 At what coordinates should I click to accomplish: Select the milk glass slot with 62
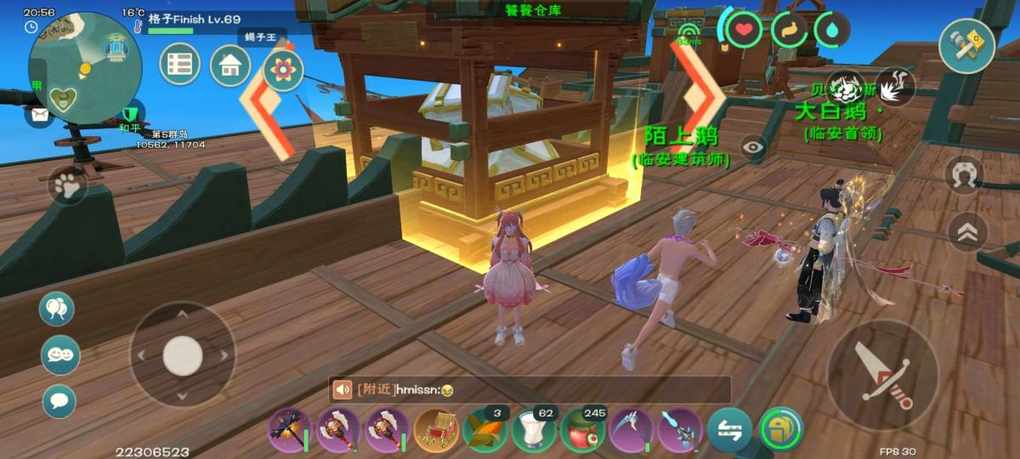[x=533, y=430]
